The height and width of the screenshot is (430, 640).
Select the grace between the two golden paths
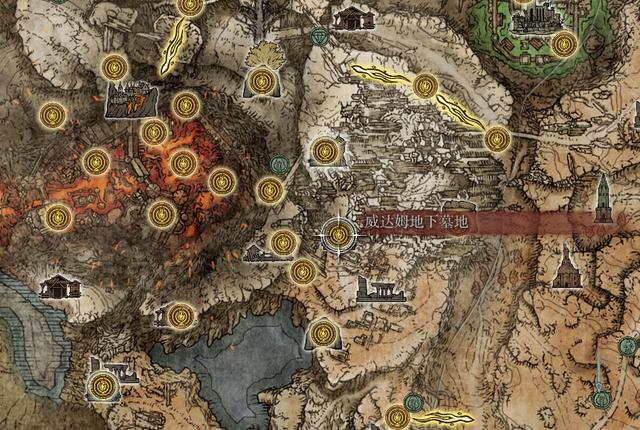(x=424, y=86)
